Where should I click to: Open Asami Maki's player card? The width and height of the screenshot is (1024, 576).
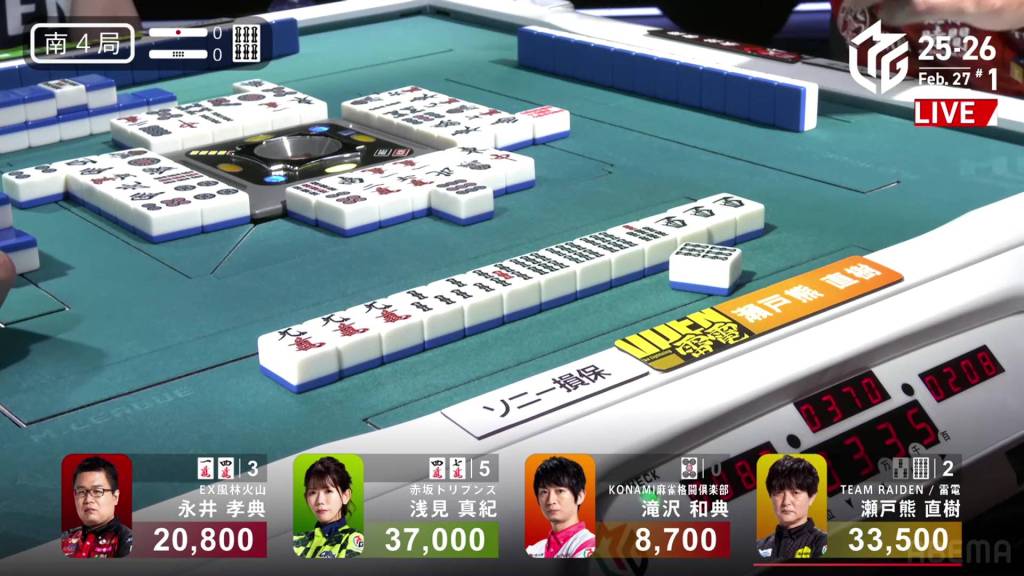pyautogui.click(x=396, y=506)
